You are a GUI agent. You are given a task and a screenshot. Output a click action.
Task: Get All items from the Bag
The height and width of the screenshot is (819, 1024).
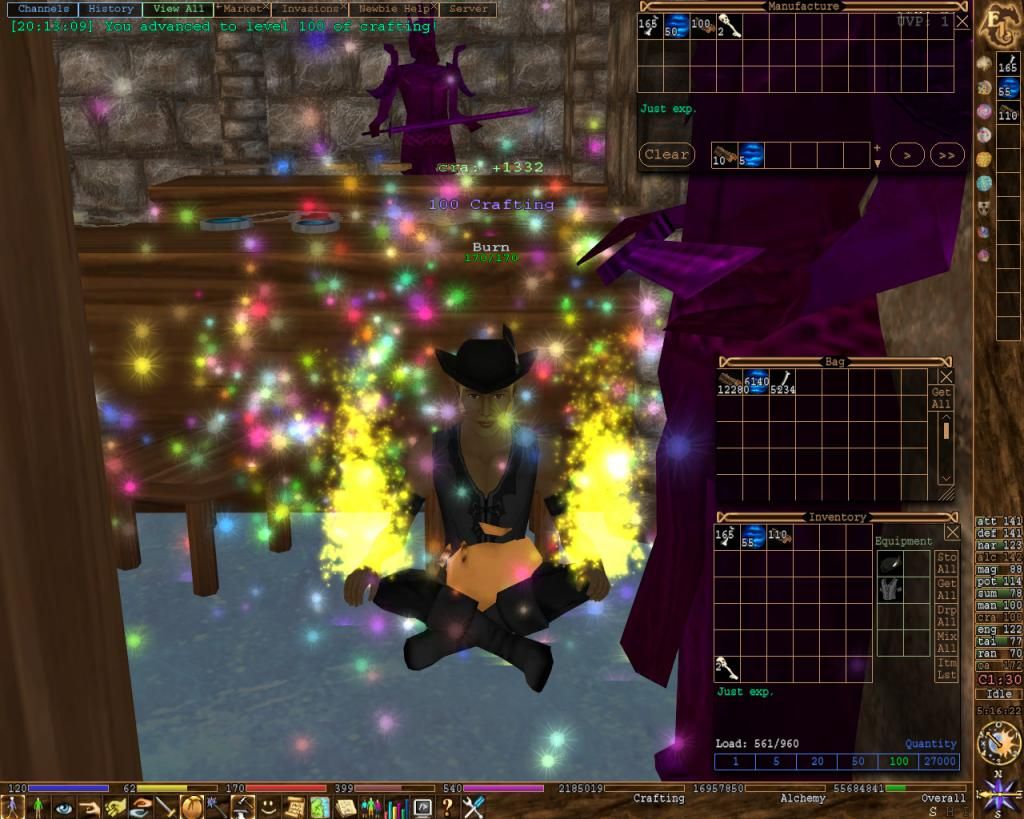tap(942, 398)
